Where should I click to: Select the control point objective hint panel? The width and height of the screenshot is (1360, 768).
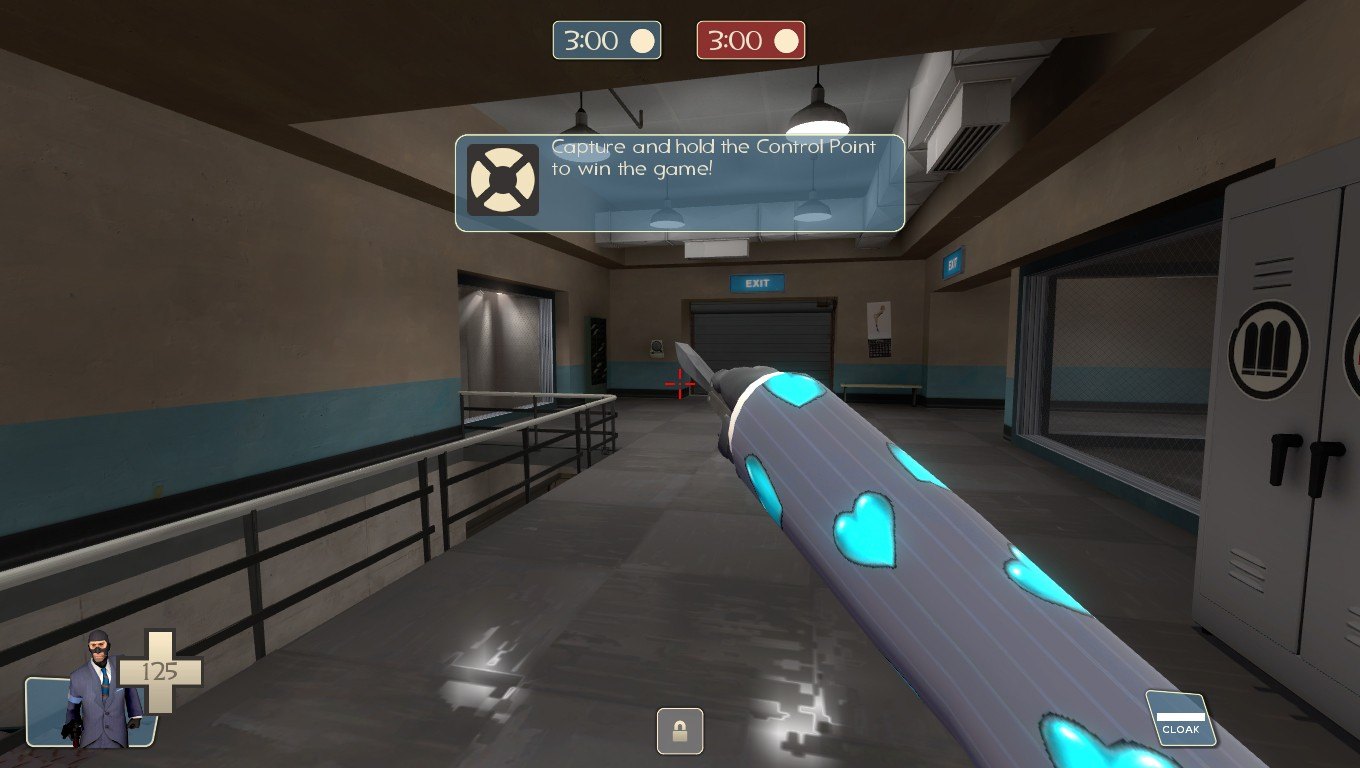point(680,183)
